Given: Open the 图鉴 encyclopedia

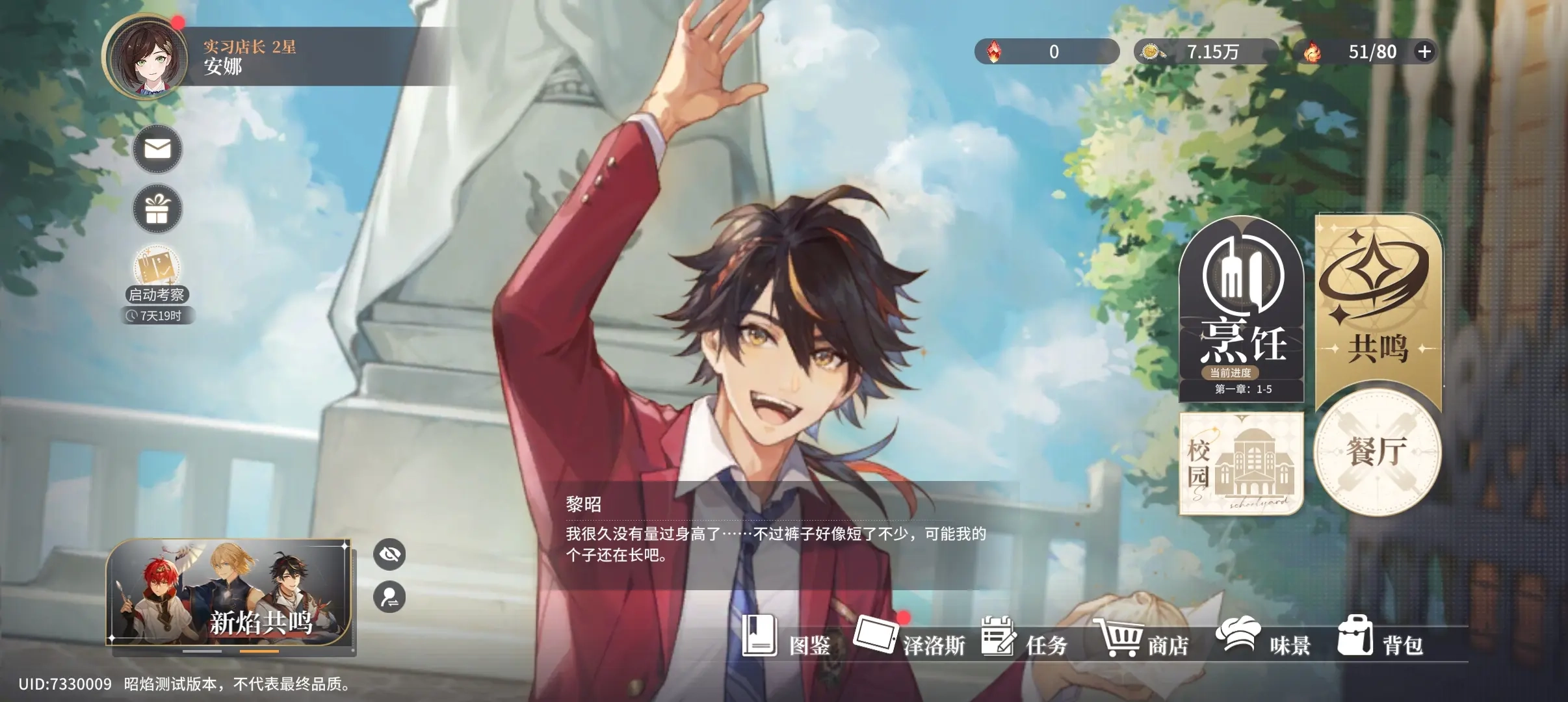Looking at the screenshot, I should tap(787, 638).
